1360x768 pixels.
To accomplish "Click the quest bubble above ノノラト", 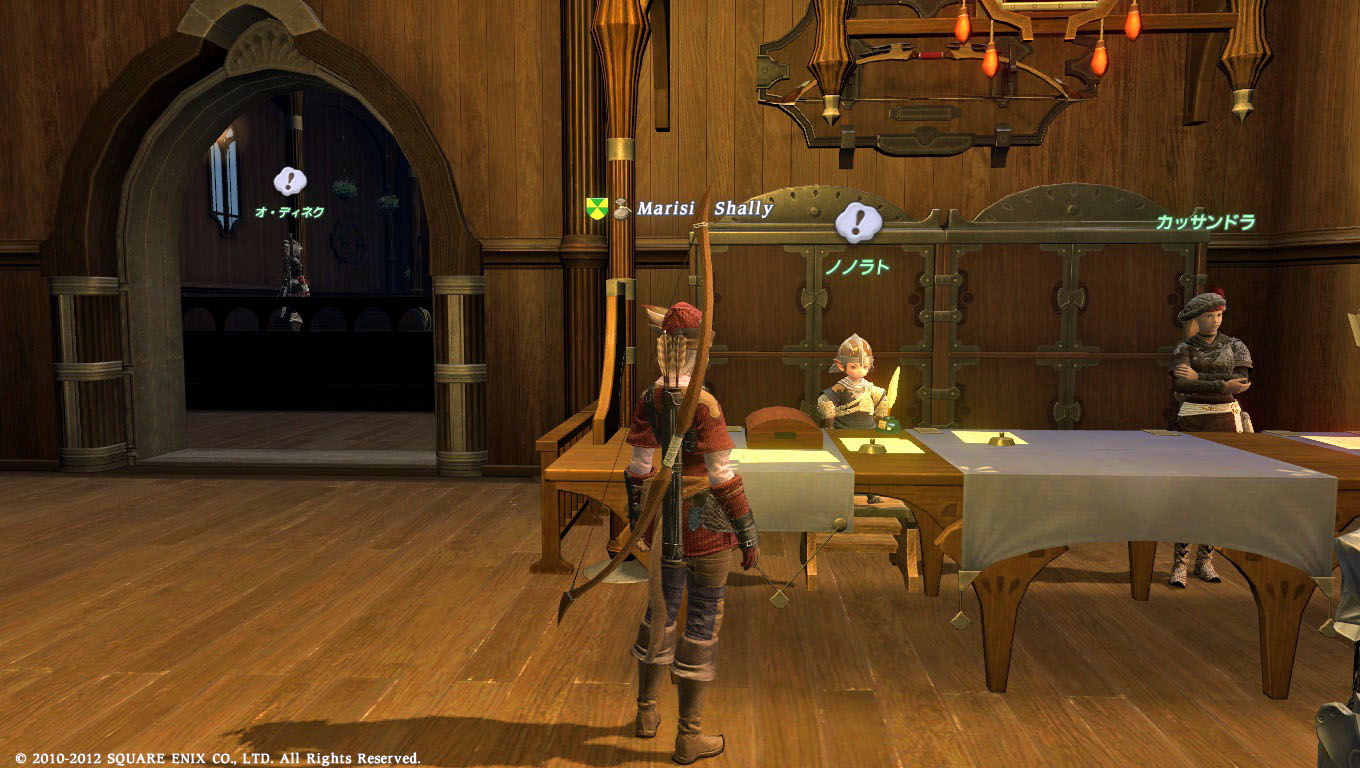I will [x=857, y=222].
